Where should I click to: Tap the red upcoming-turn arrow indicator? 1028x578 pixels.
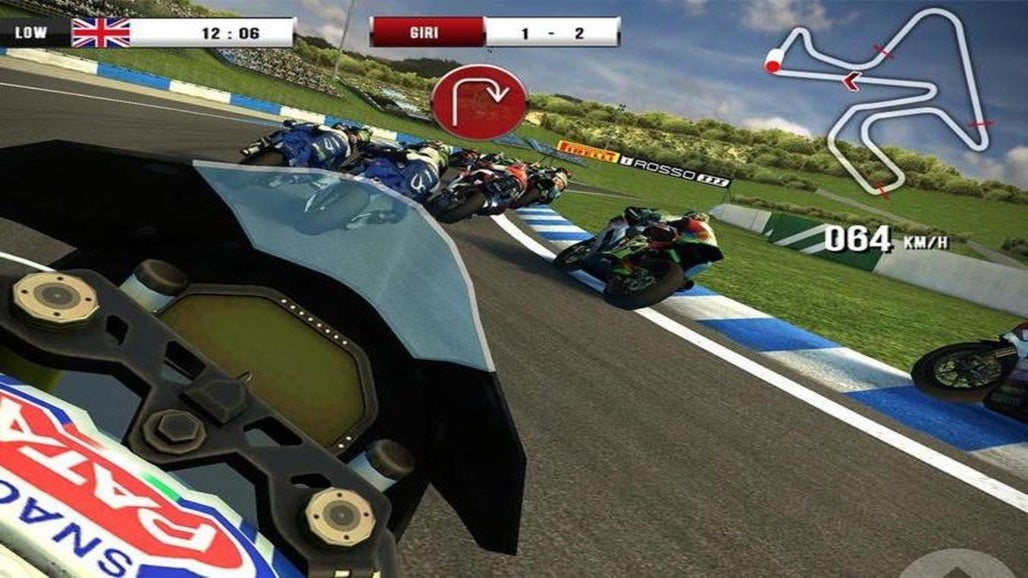point(479,101)
